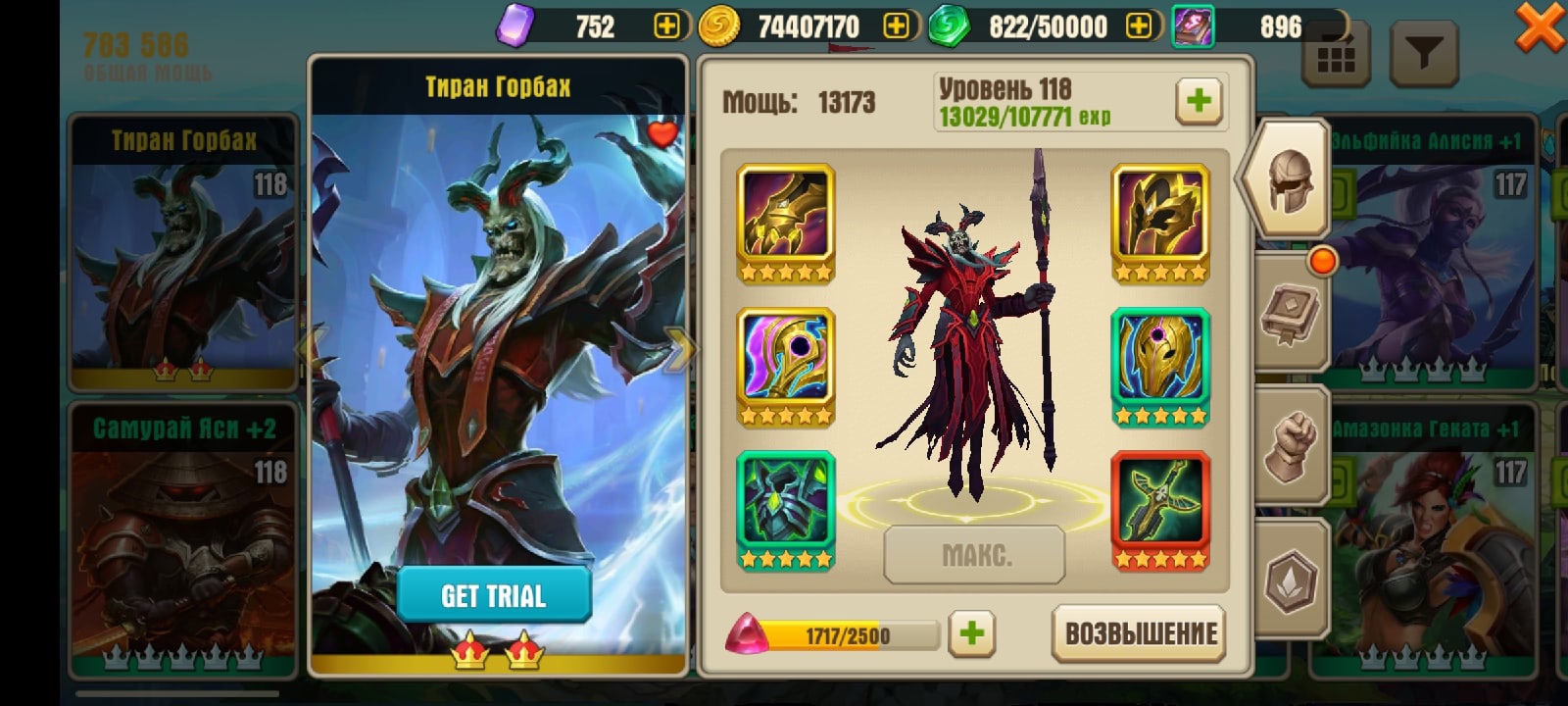1568x706 pixels.
Task: Switch to the grid view of heroes
Action: (x=1335, y=57)
